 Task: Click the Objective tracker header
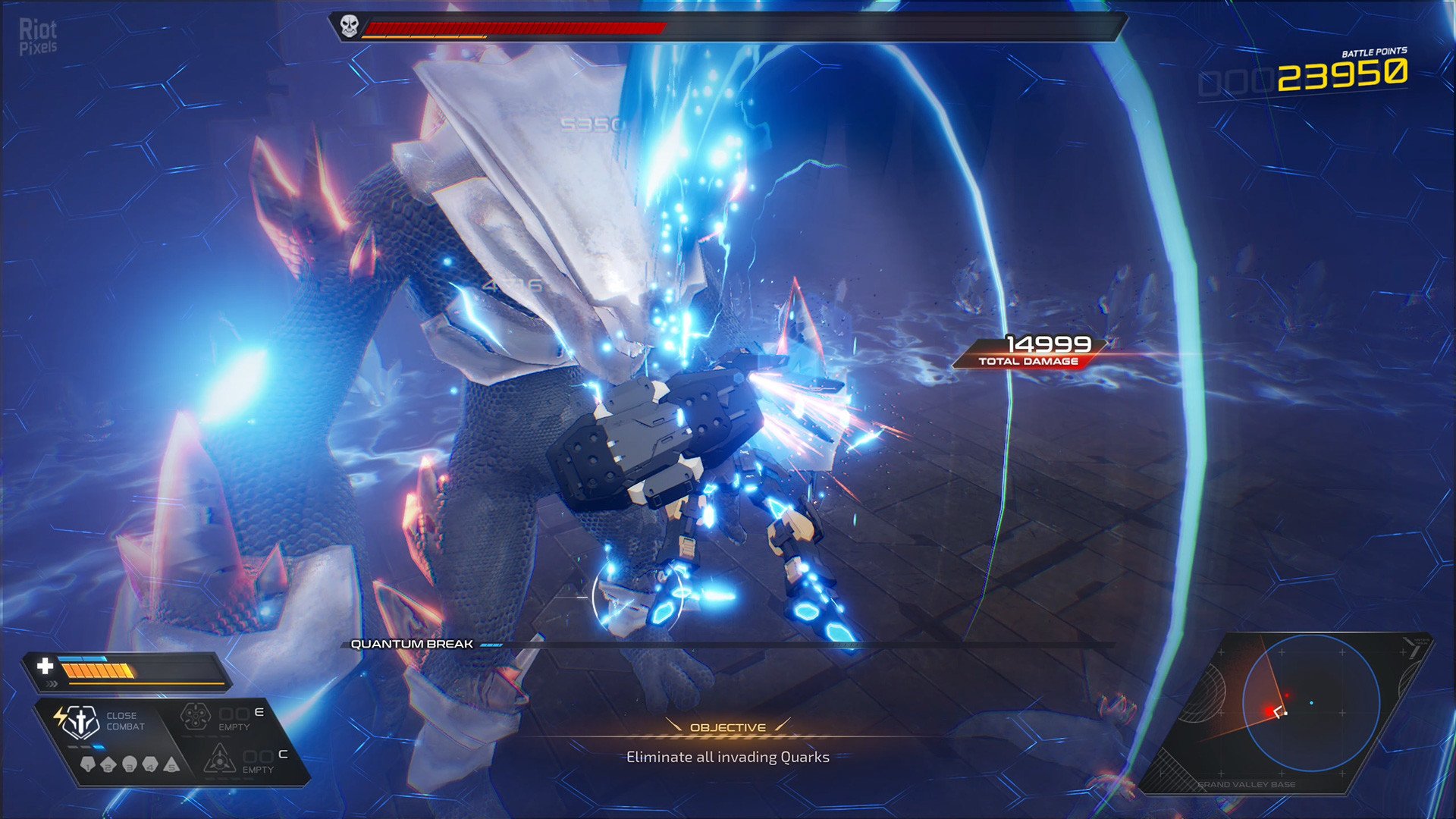coord(728,727)
